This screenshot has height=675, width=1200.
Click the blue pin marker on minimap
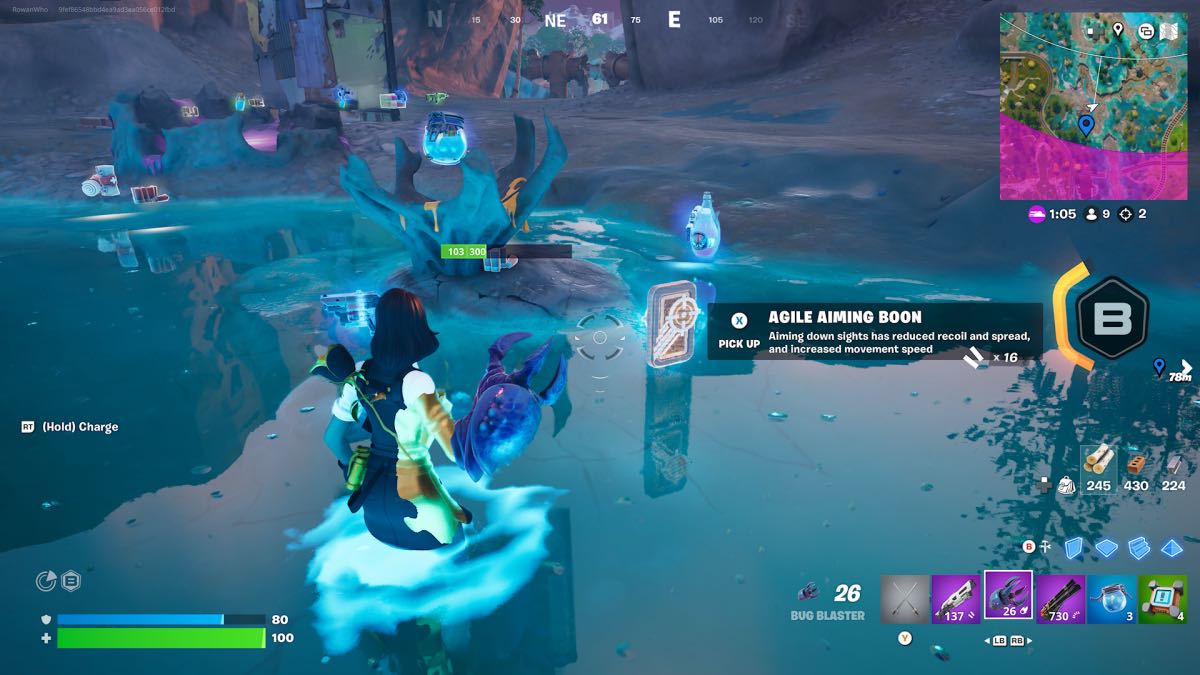click(x=1086, y=125)
